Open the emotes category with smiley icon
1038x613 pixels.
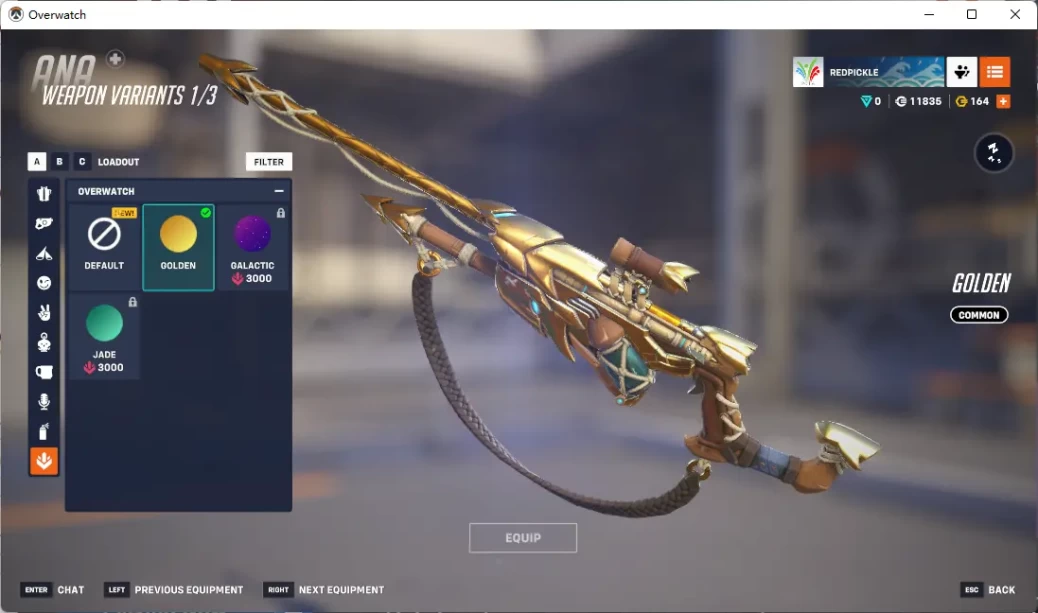tap(44, 283)
